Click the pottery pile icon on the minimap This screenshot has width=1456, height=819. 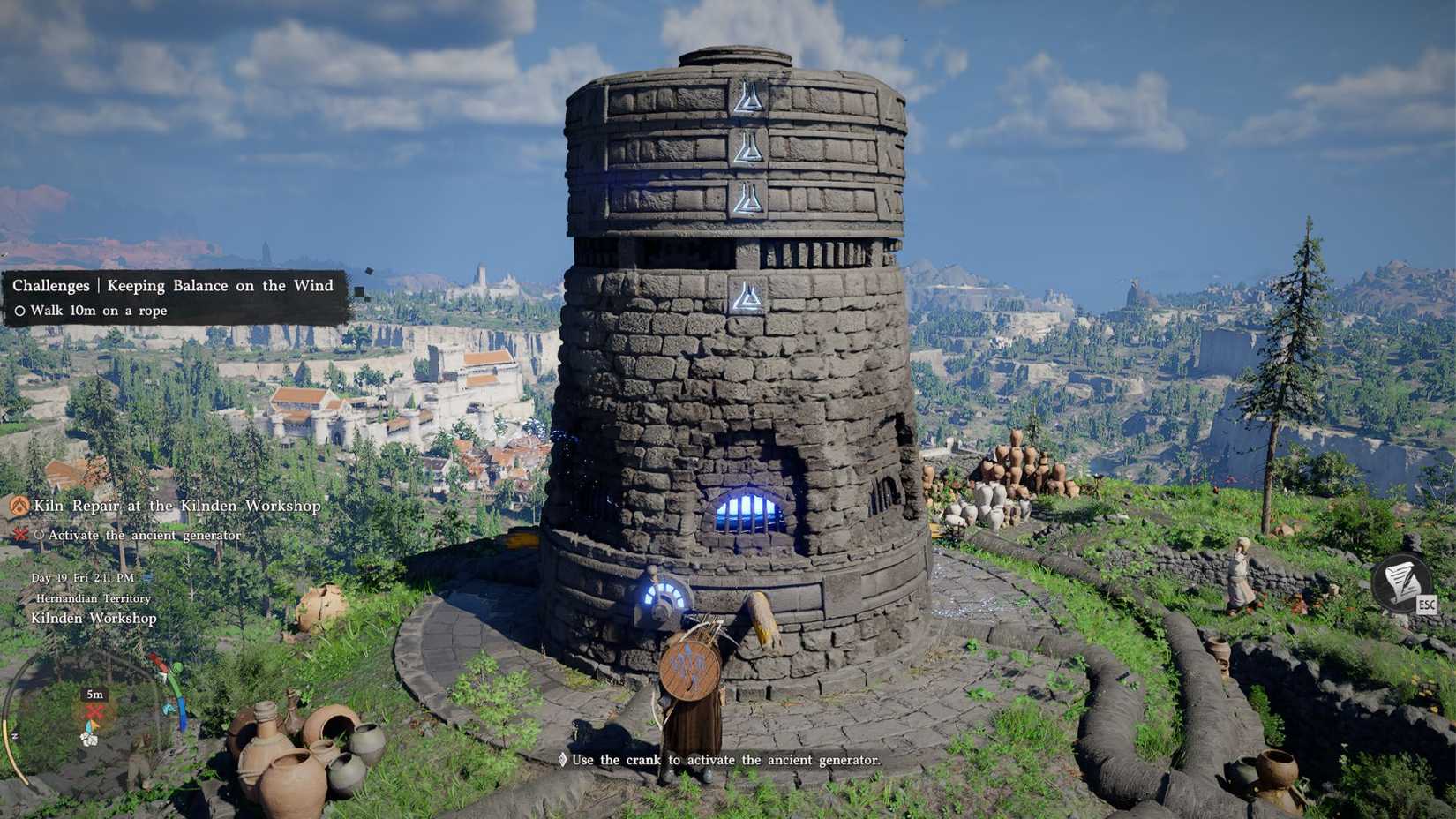click(x=89, y=740)
